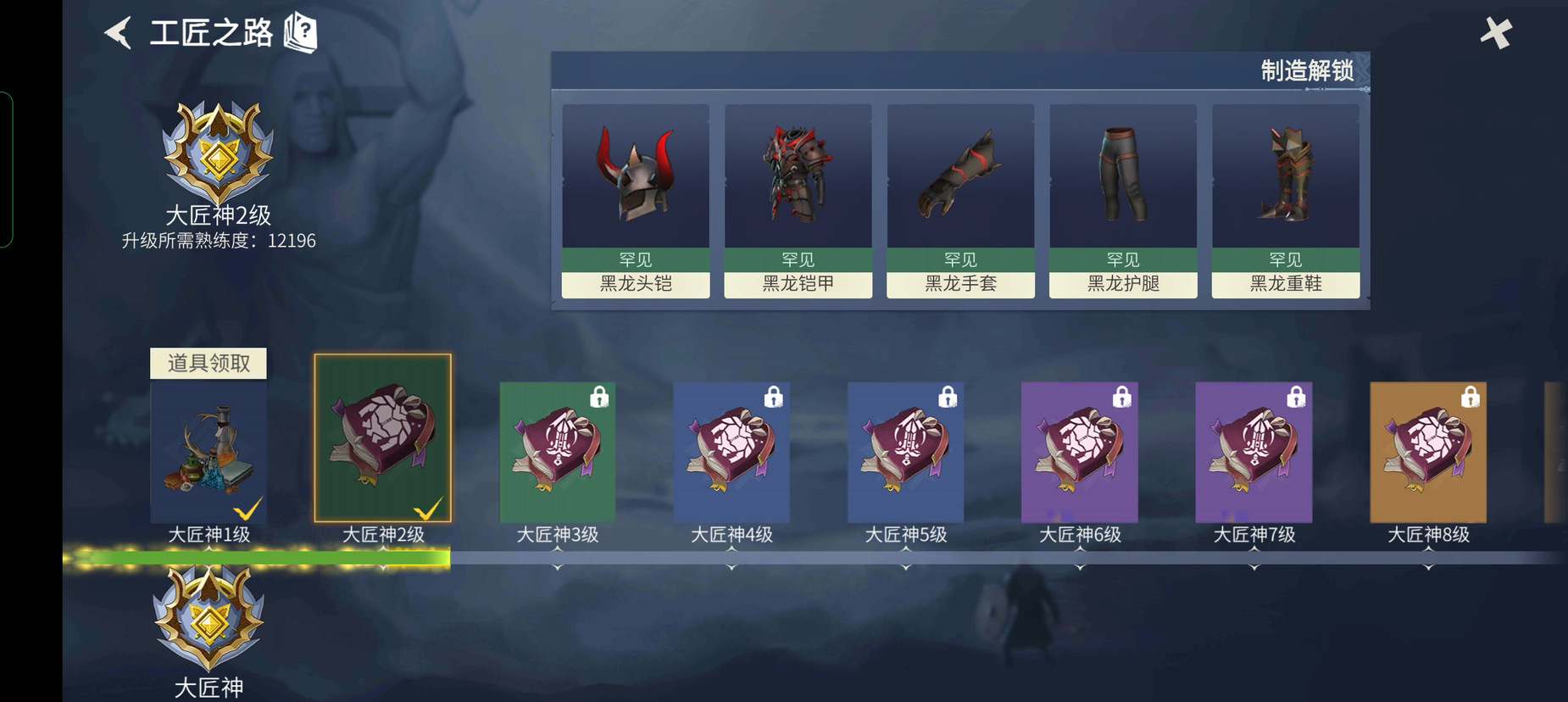Click the back arrow beside 工匠之路

click(116, 31)
